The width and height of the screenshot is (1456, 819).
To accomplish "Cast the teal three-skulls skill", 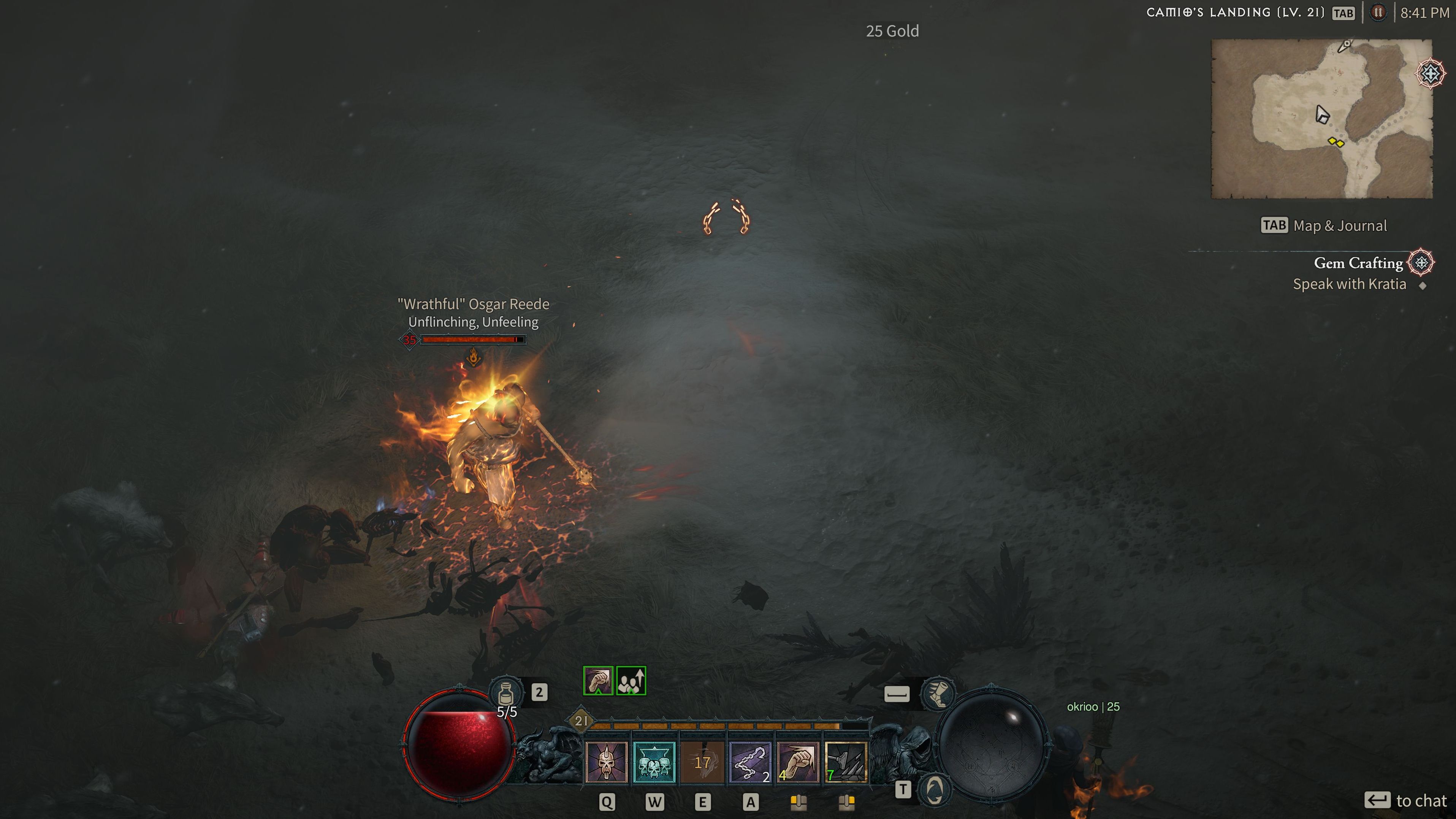I will click(x=654, y=762).
